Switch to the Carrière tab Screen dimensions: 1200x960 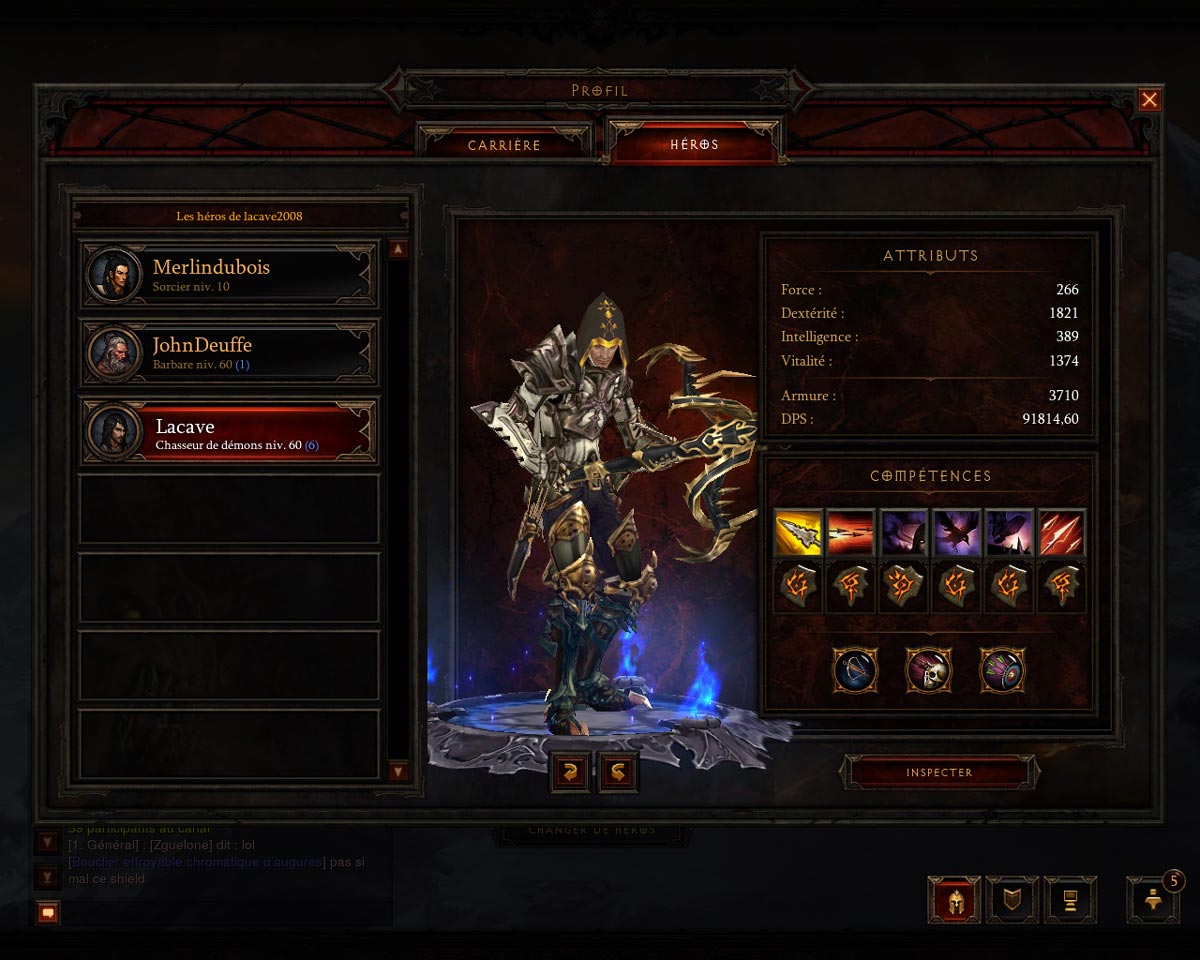[504, 145]
